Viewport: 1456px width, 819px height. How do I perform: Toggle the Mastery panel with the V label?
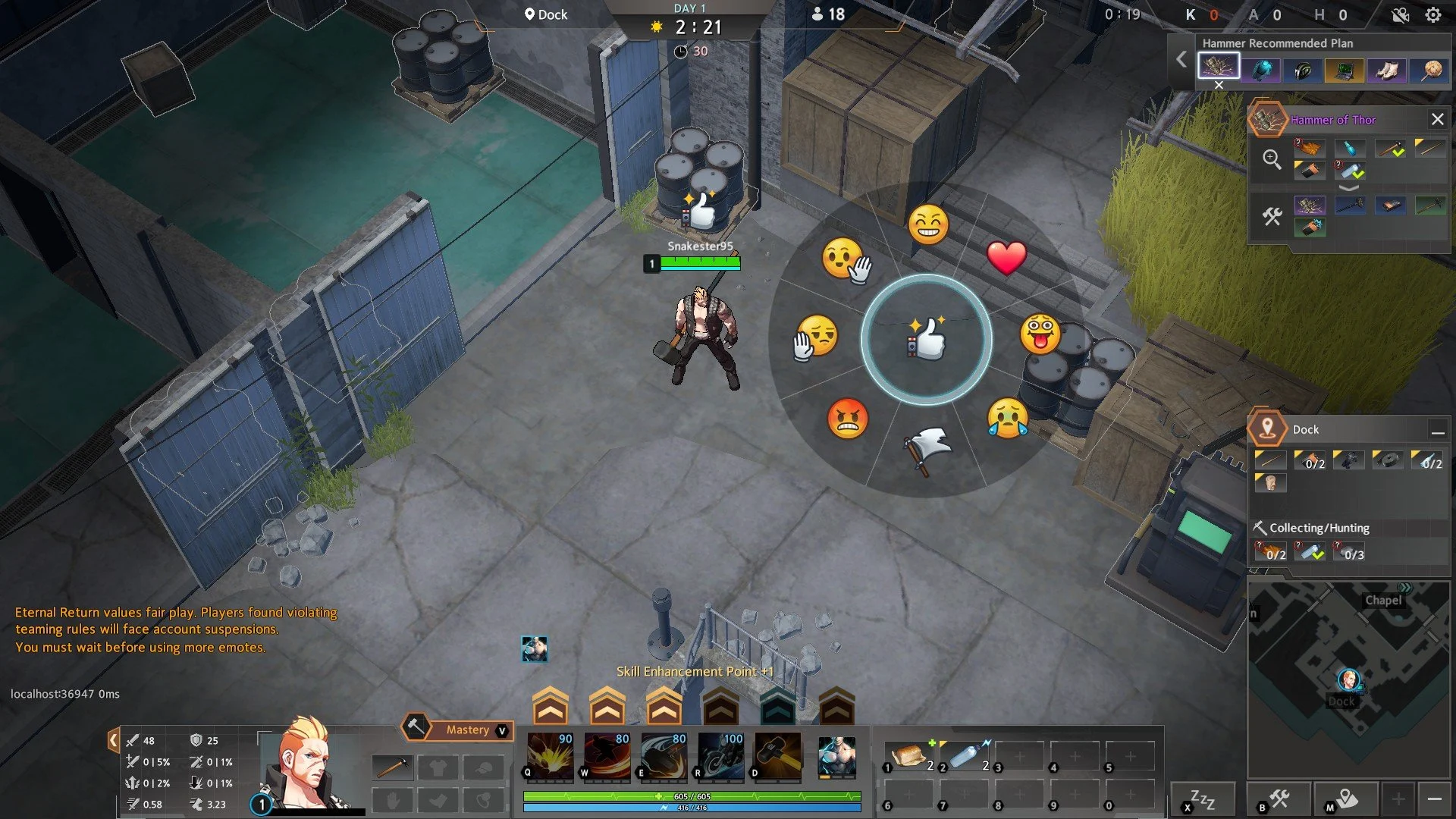pyautogui.click(x=500, y=730)
